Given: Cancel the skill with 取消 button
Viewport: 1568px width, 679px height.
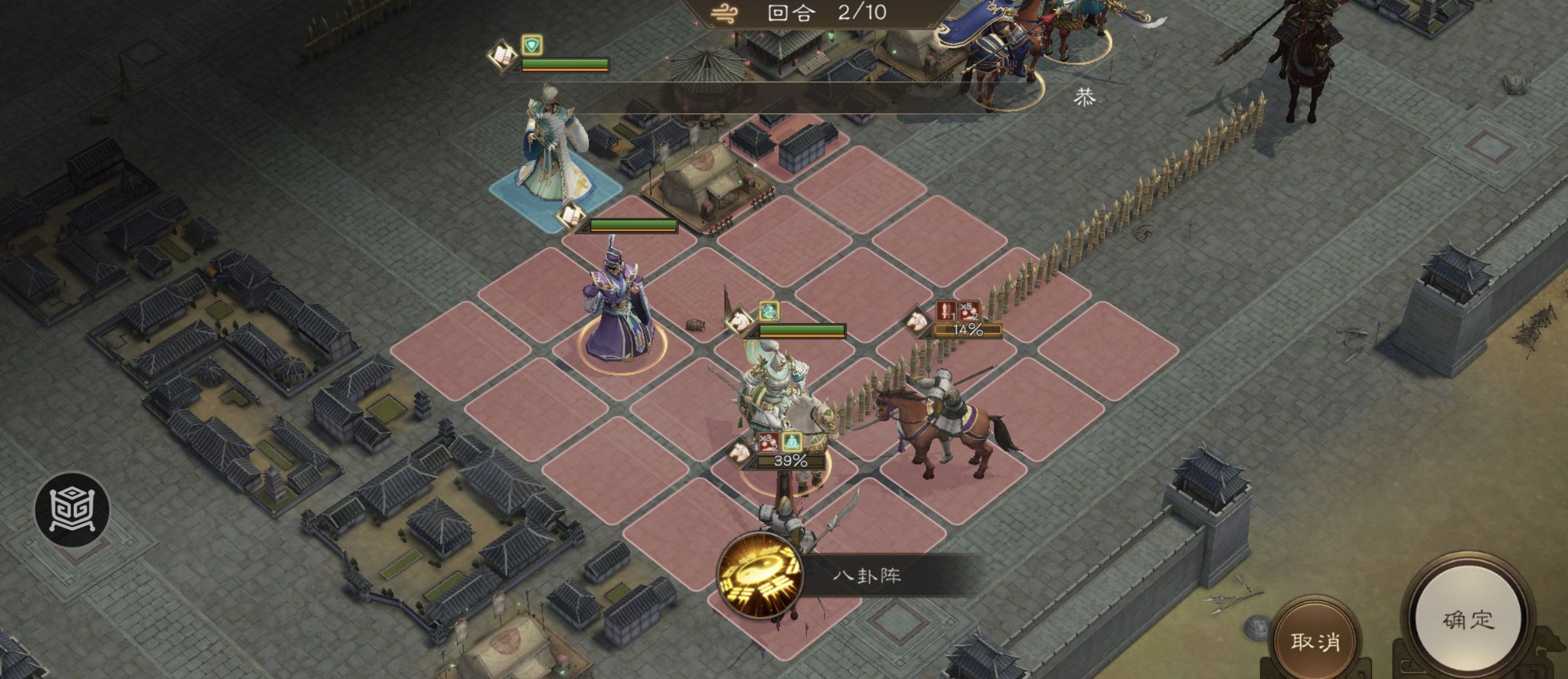Looking at the screenshot, I should pyautogui.click(x=1315, y=640).
